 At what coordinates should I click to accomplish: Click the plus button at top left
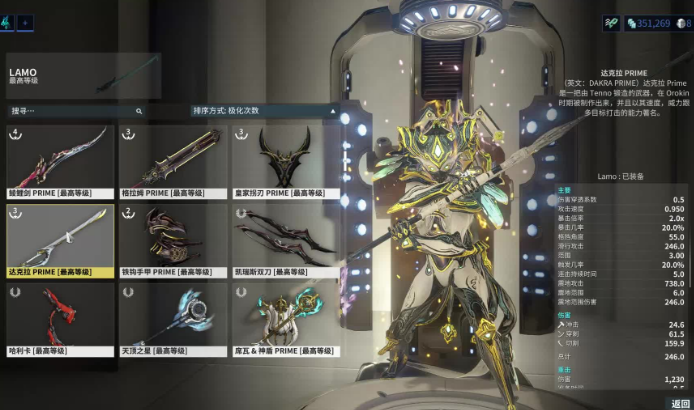point(26,21)
